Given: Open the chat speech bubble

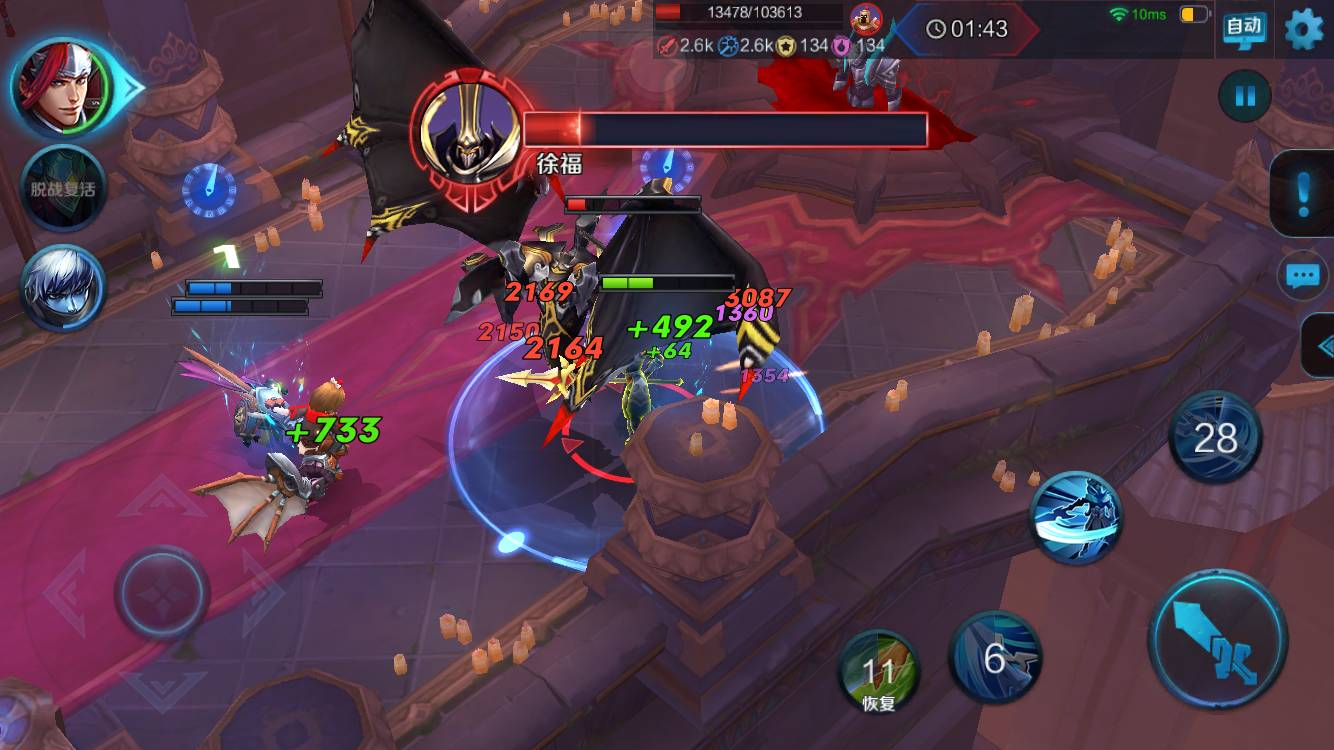Looking at the screenshot, I should [x=1302, y=276].
